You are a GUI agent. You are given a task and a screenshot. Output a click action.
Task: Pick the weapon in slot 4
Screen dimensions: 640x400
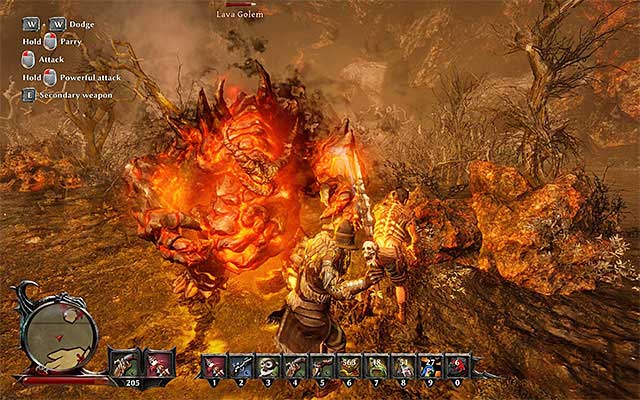[x=295, y=365]
